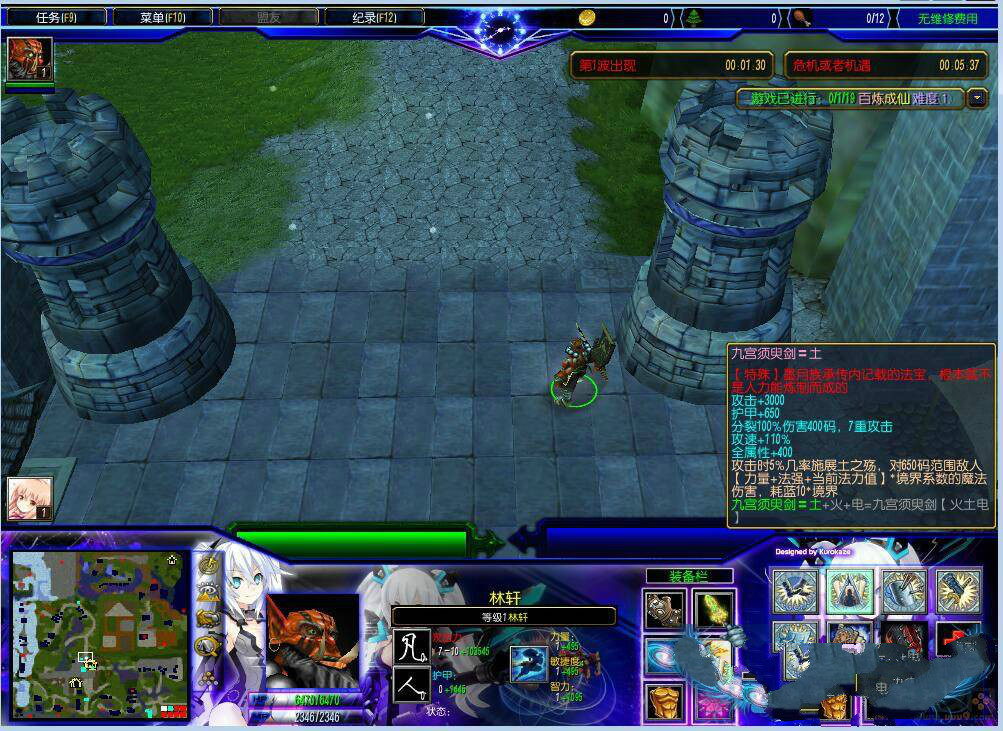Toggle minimap ally color mode button
Image resolution: width=1003 pixels, height=731 pixels.
pyautogui.click(x=208, y=618)
